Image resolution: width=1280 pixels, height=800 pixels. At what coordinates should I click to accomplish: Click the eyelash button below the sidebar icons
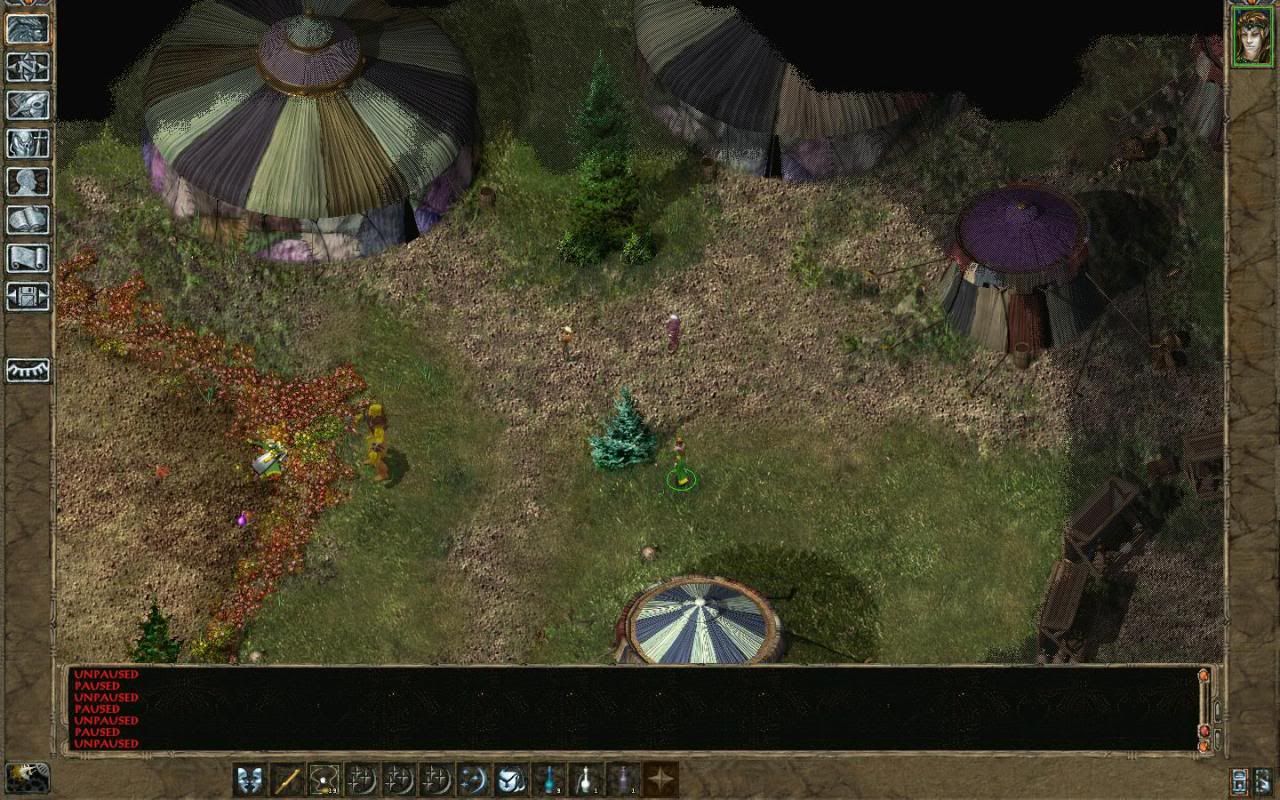click(28, 370)
